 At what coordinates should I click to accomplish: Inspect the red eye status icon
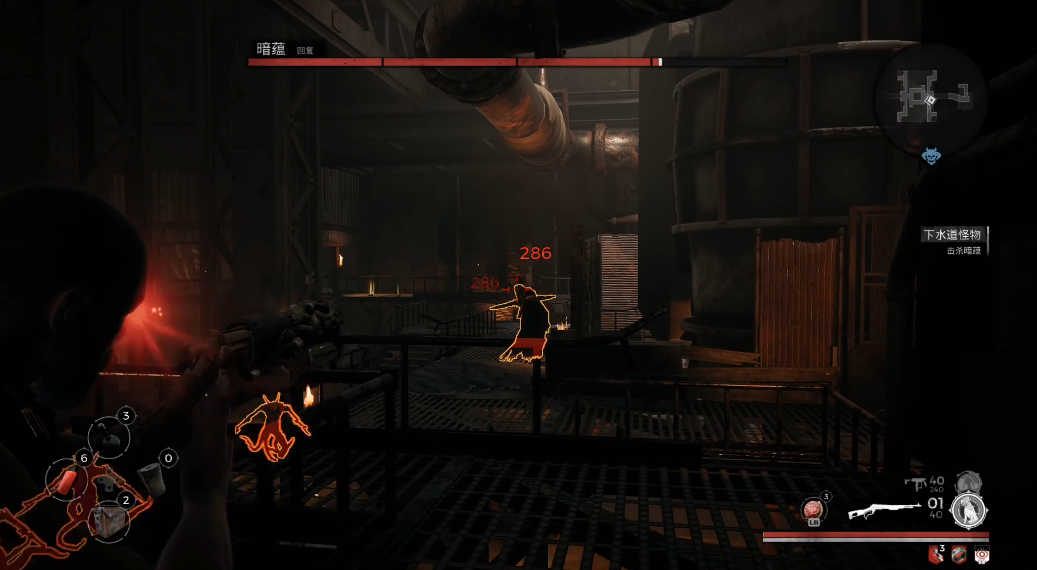point(981,554)
